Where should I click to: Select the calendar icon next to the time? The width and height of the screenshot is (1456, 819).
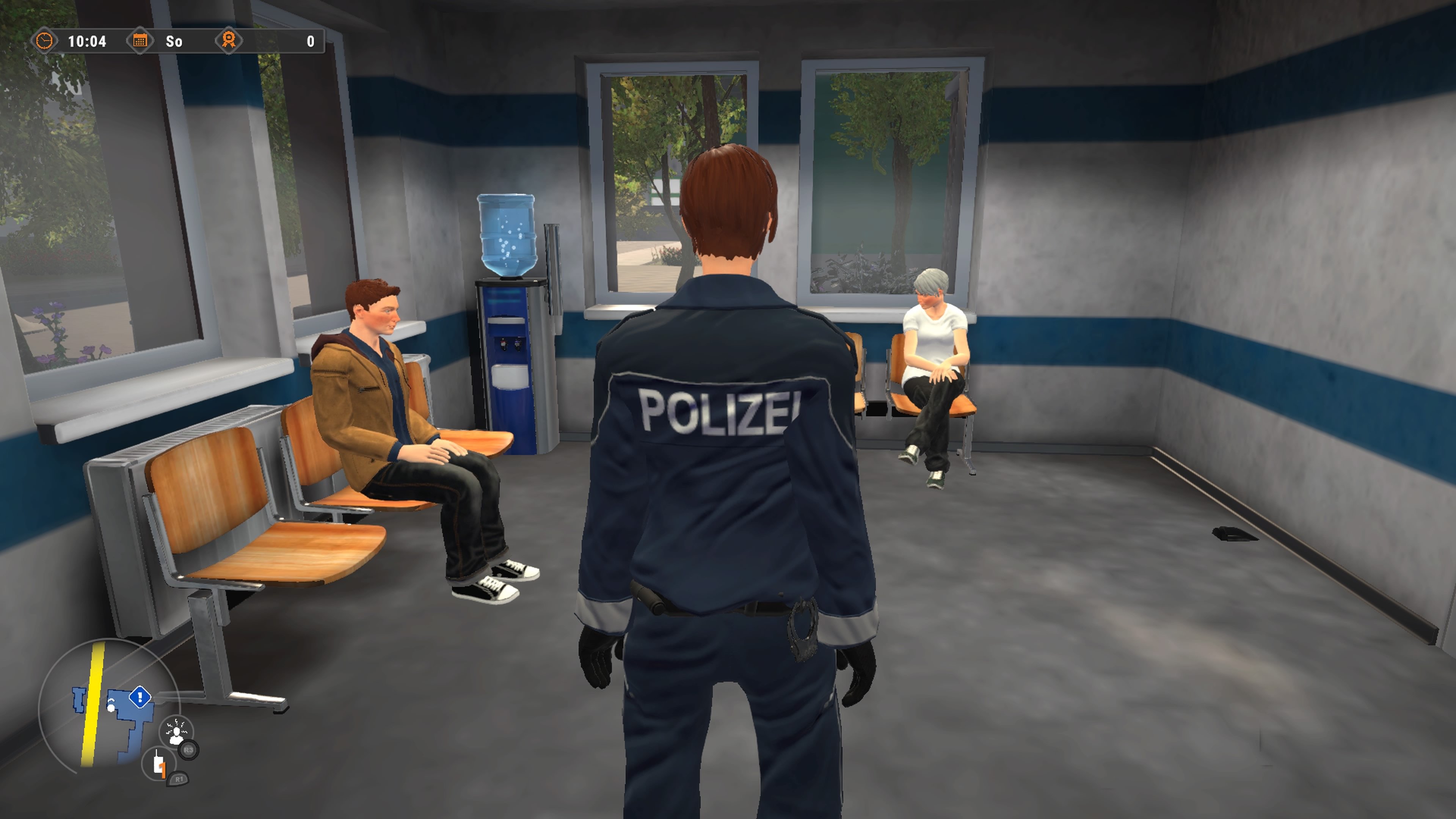coord(140,40)
